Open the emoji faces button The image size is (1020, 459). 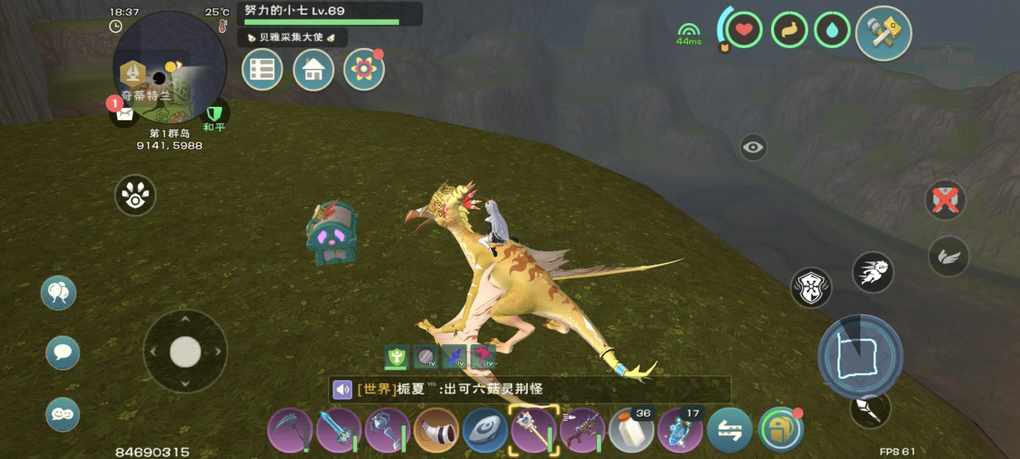[x=62, y=413]
